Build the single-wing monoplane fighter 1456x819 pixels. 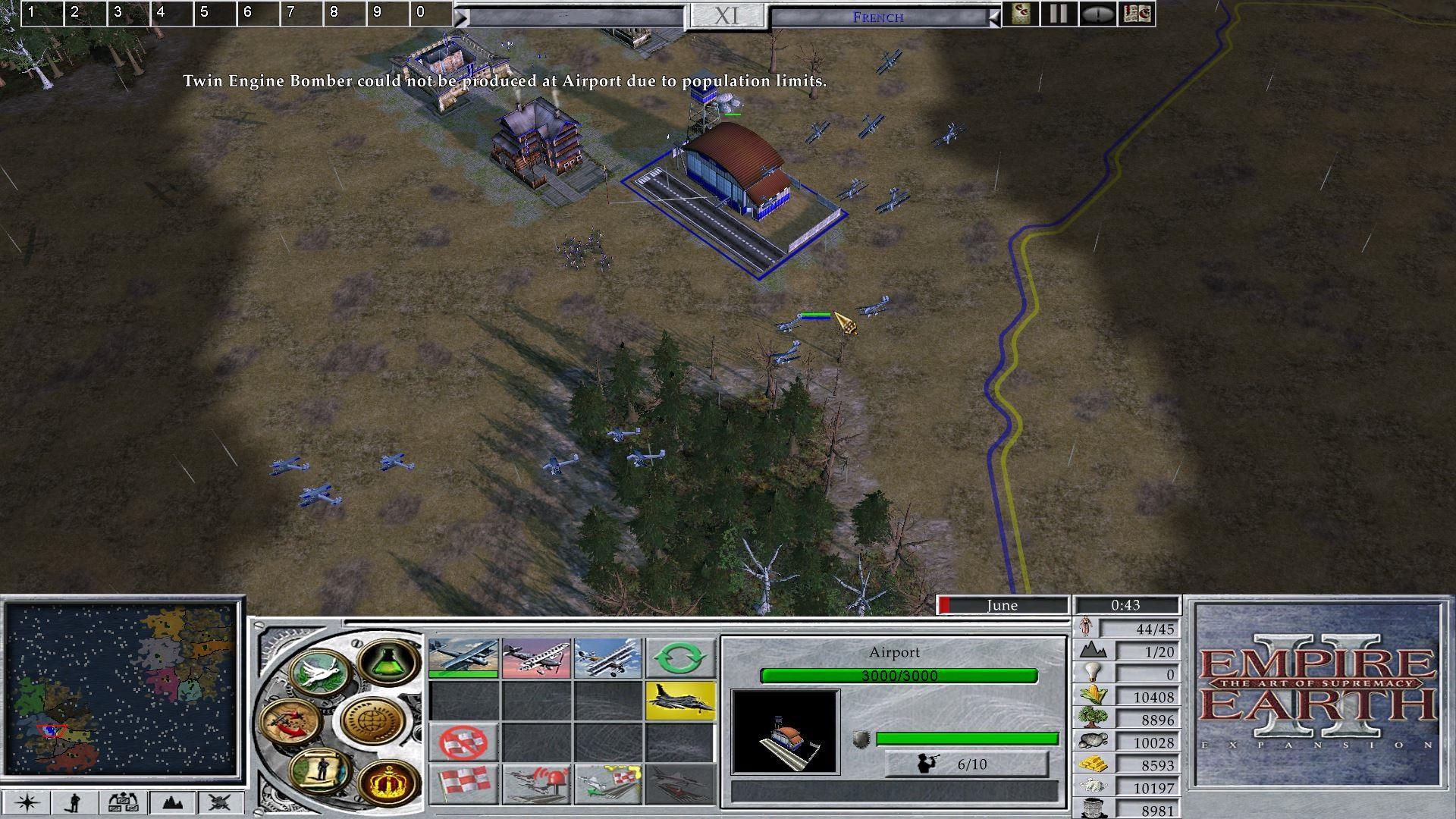[x=536, y=657]
